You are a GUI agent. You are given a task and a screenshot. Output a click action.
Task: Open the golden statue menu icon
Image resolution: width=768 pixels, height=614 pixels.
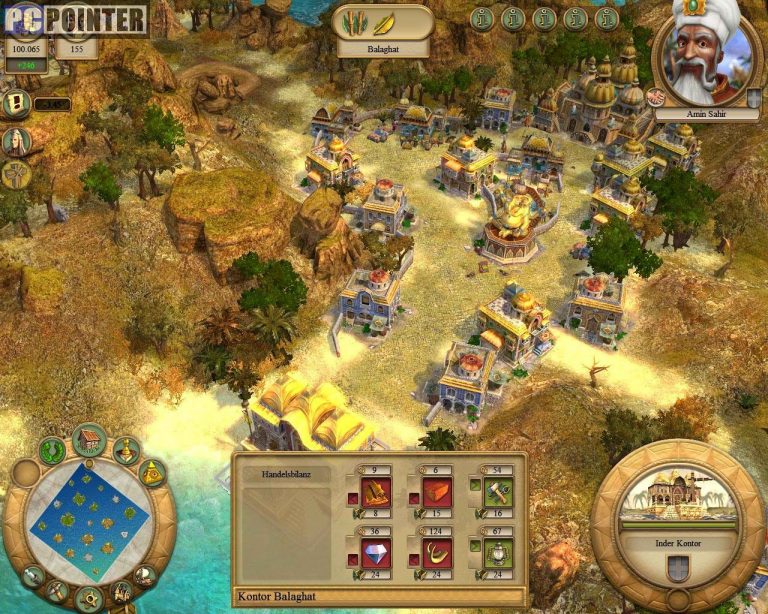[x=127, y=450]
